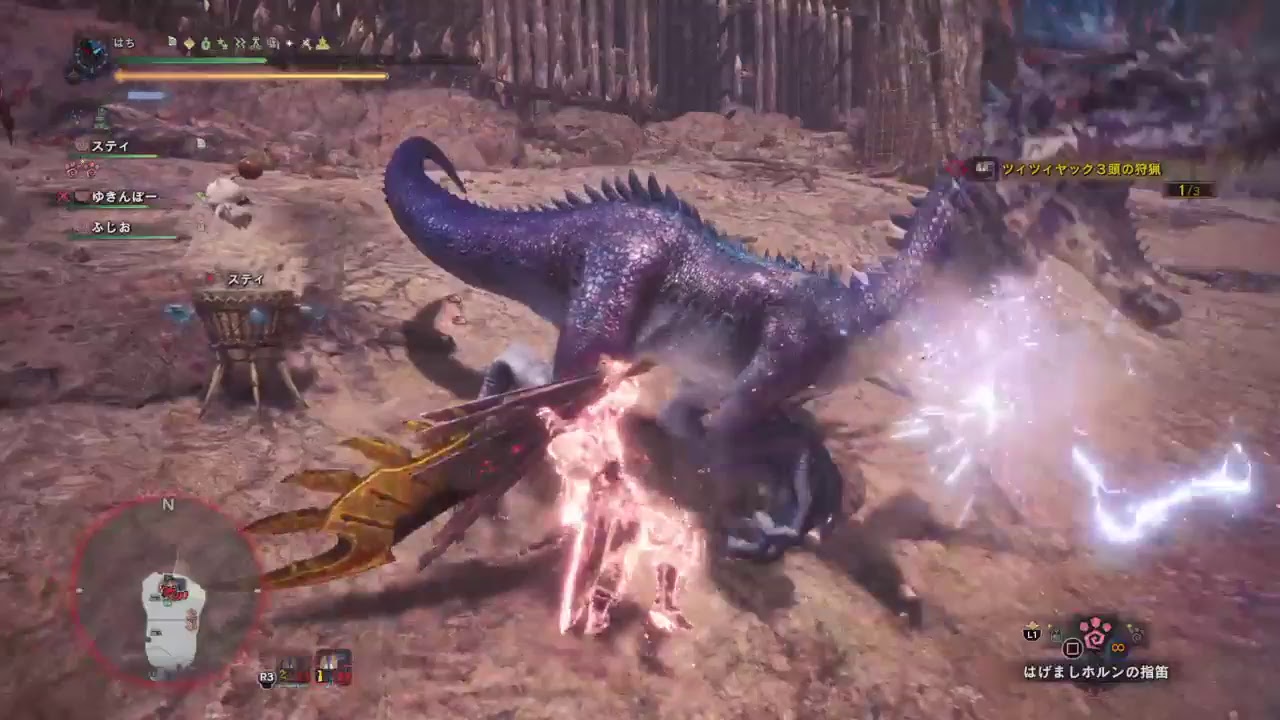
Task: Select party member ふじお's nameplate
Action: pyautogui.click(x=110, y=228)
